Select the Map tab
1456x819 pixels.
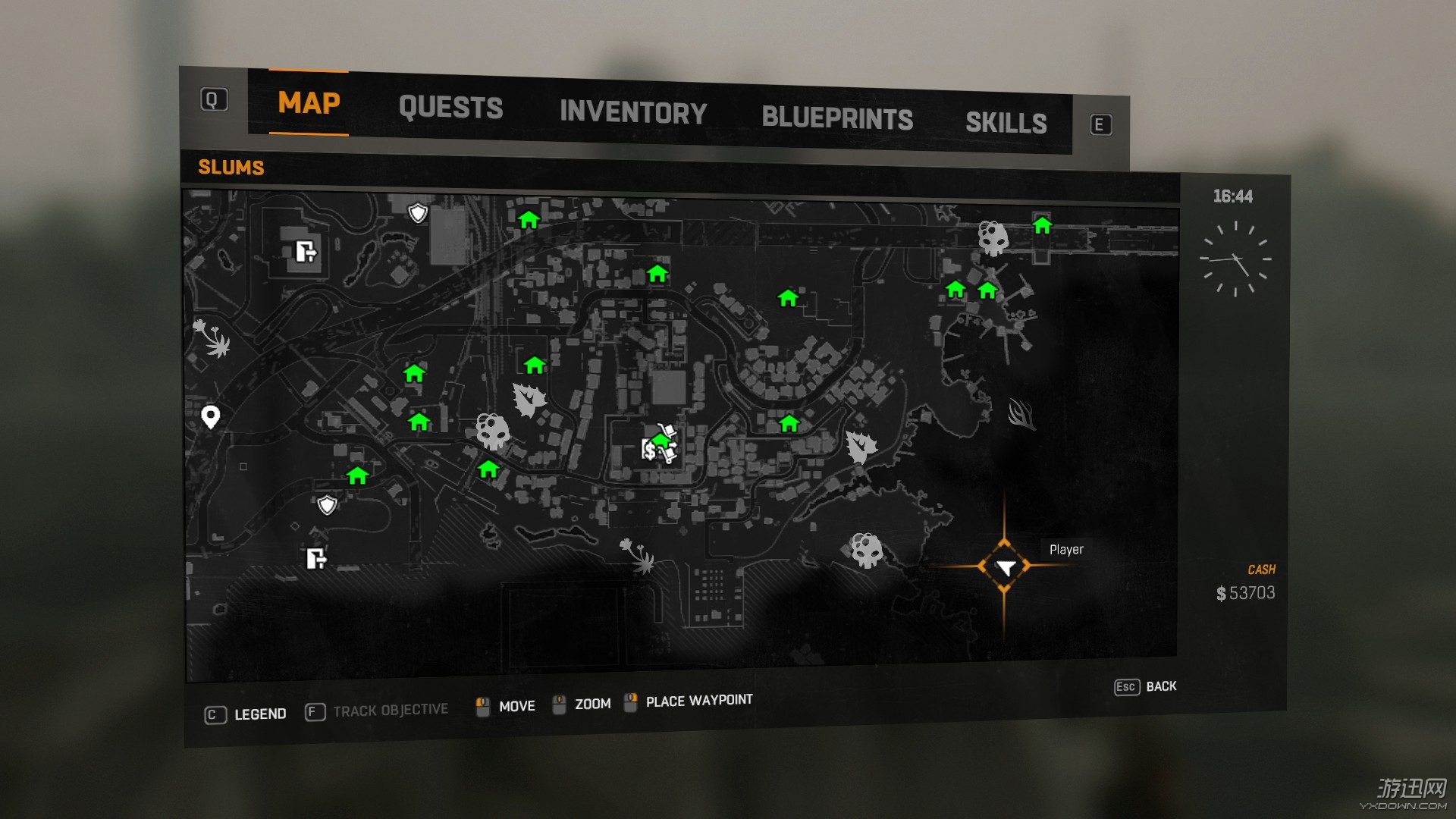point(309,103)
